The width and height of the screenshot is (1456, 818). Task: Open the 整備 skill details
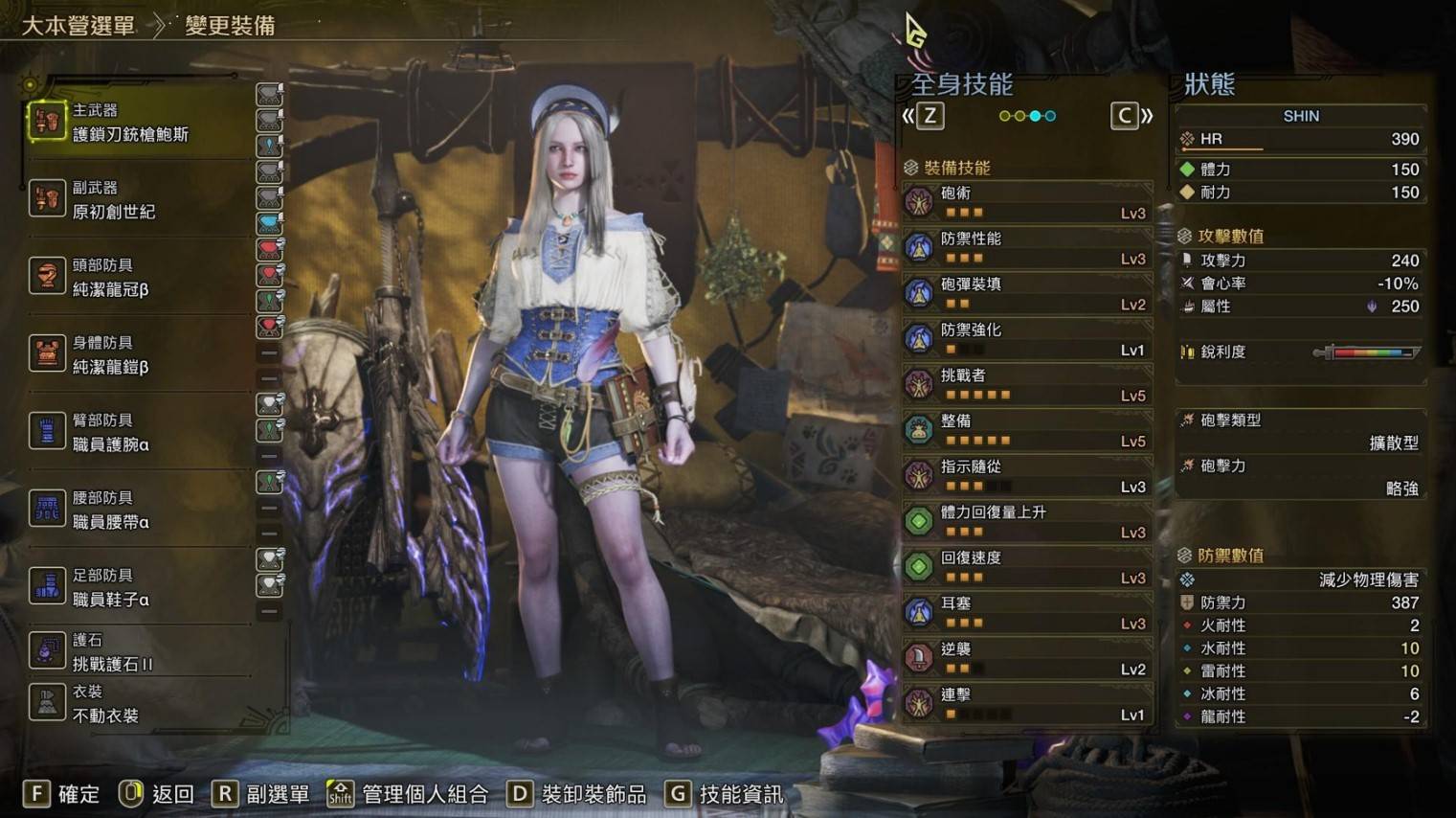[x=1026, y=430]
